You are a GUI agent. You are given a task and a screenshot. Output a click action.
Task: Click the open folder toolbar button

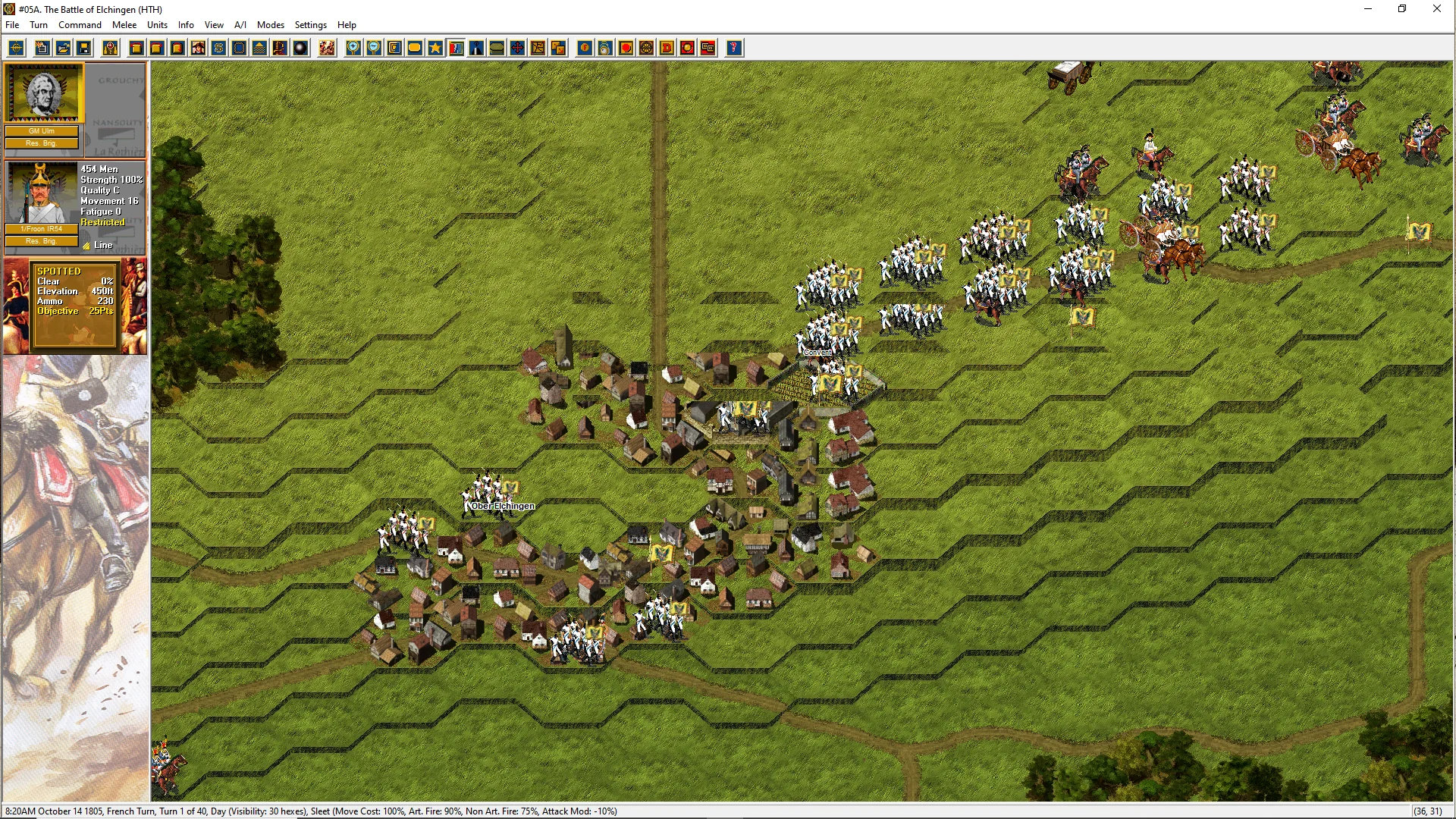pos(64,49)
